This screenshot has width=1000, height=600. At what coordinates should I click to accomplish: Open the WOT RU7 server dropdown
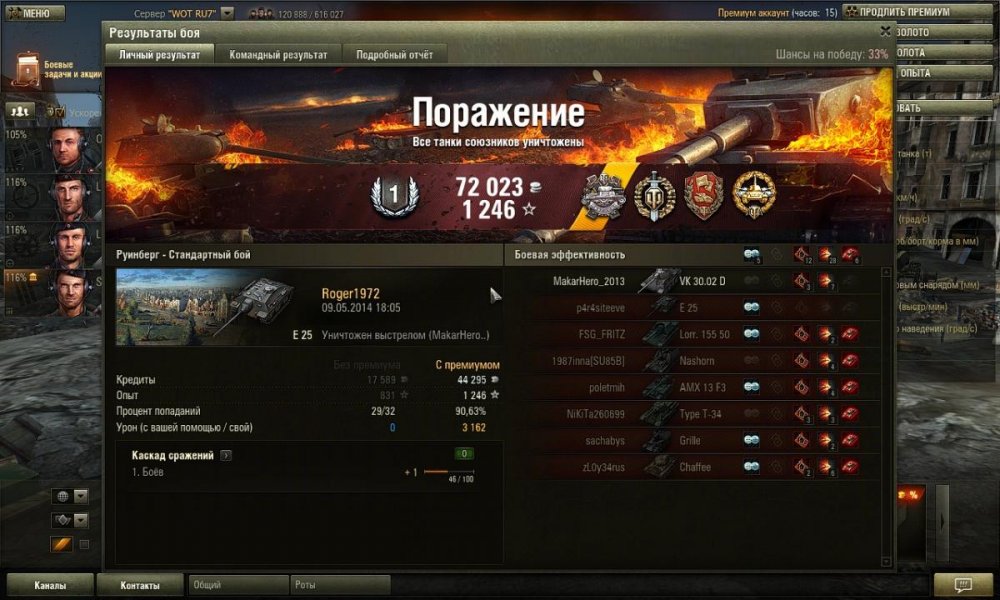click(227, 13)
